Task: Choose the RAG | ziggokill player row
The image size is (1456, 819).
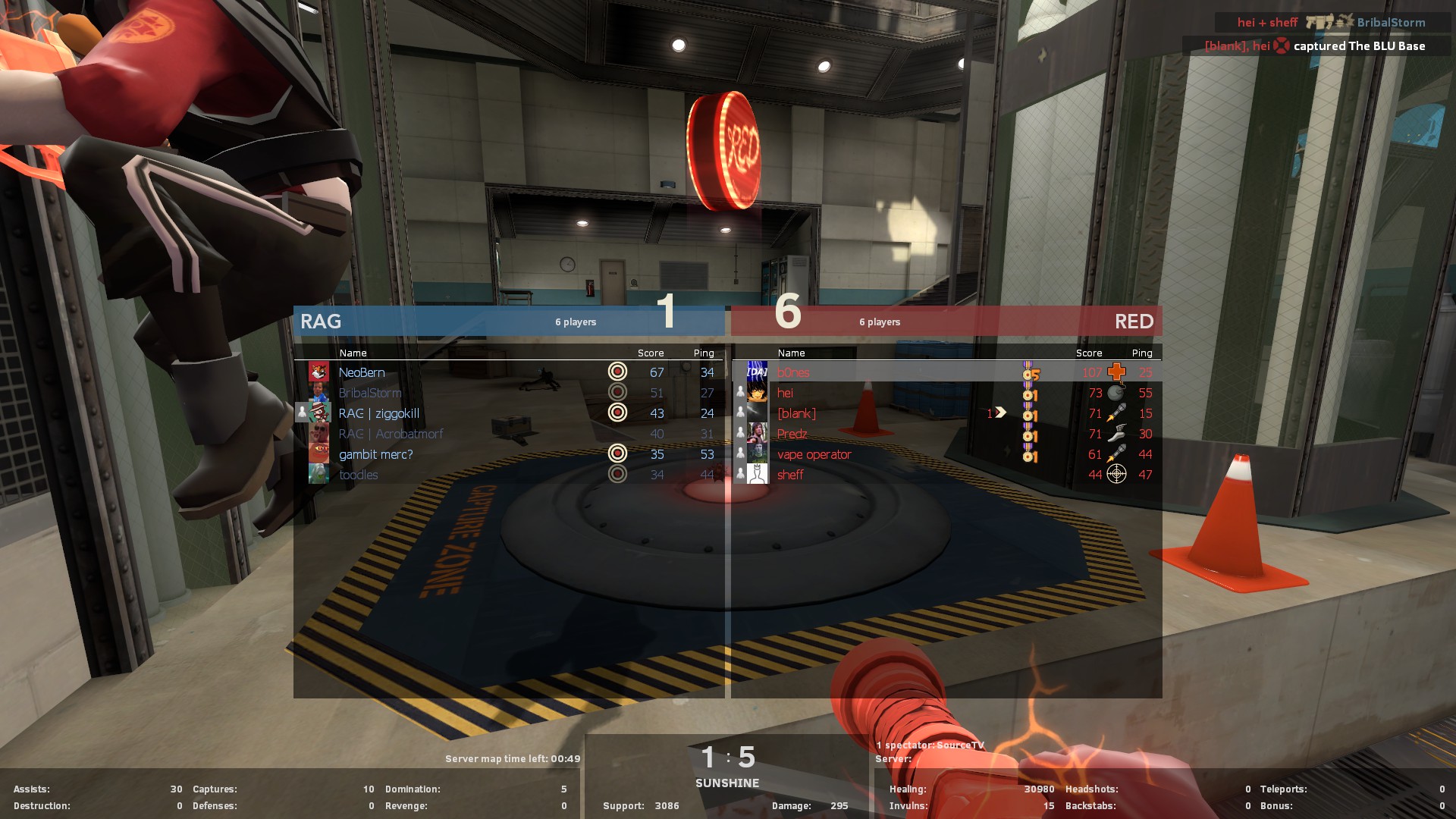Action: pos(378,413)
